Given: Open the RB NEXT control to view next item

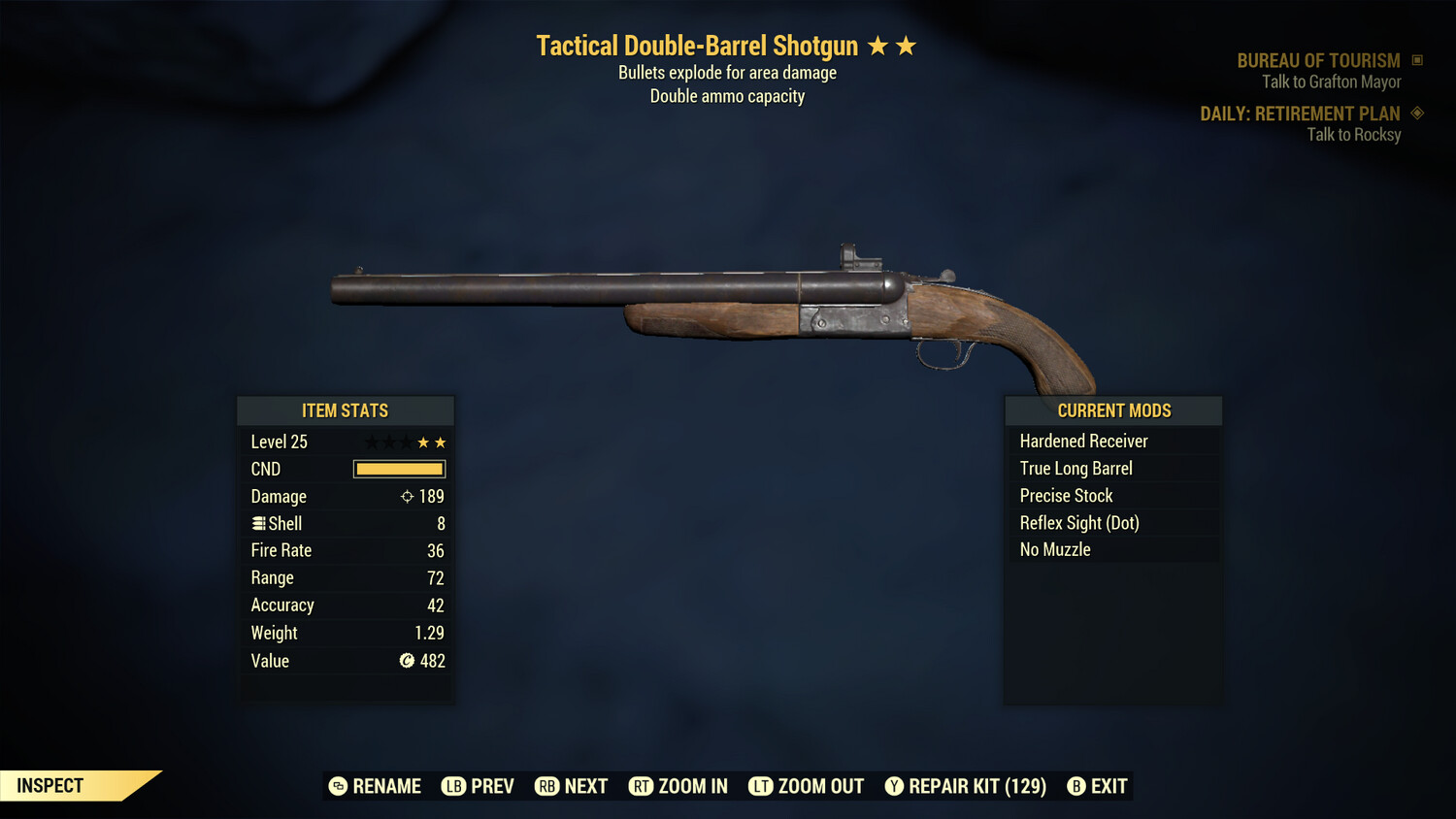Looking at the screenshot, I should 571,786.
